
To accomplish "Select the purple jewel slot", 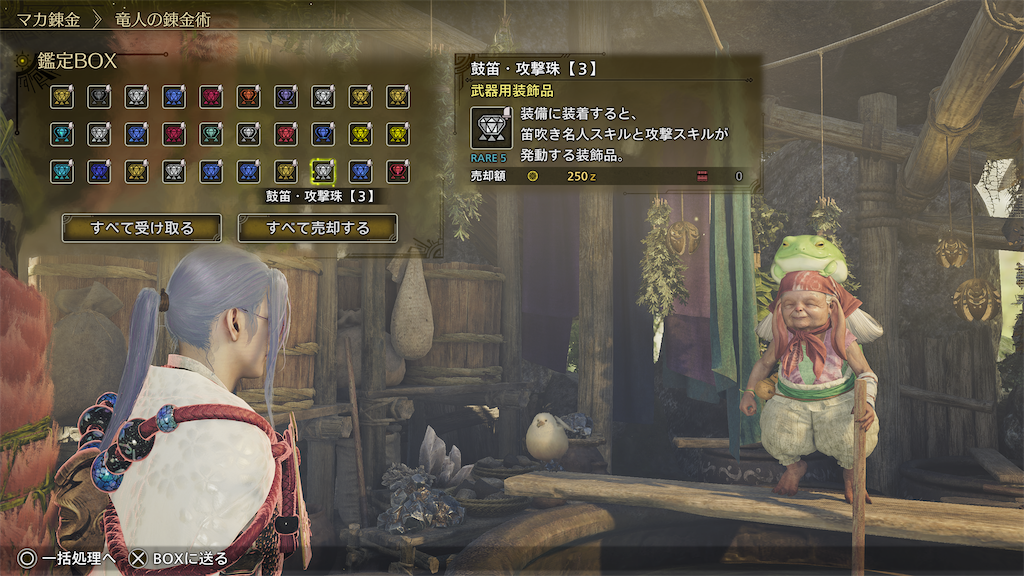I will tap(285, 97).
